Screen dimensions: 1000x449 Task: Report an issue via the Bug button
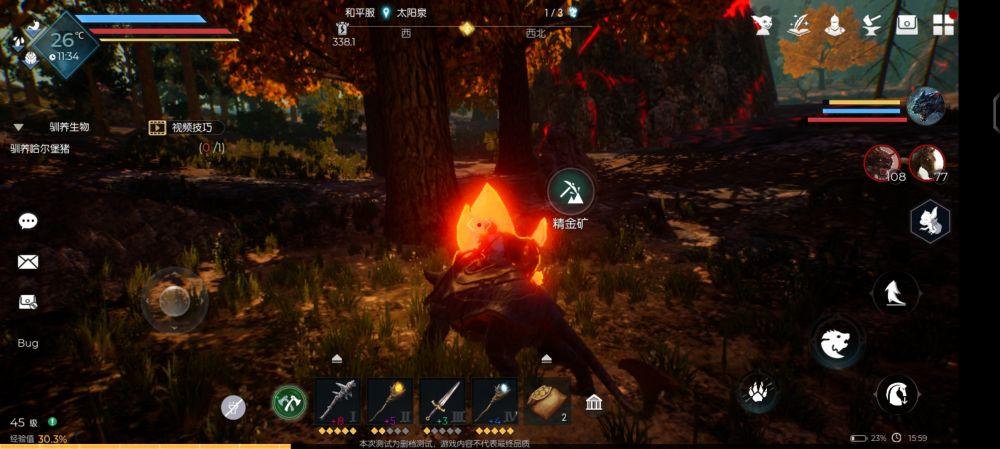[28, 343]
